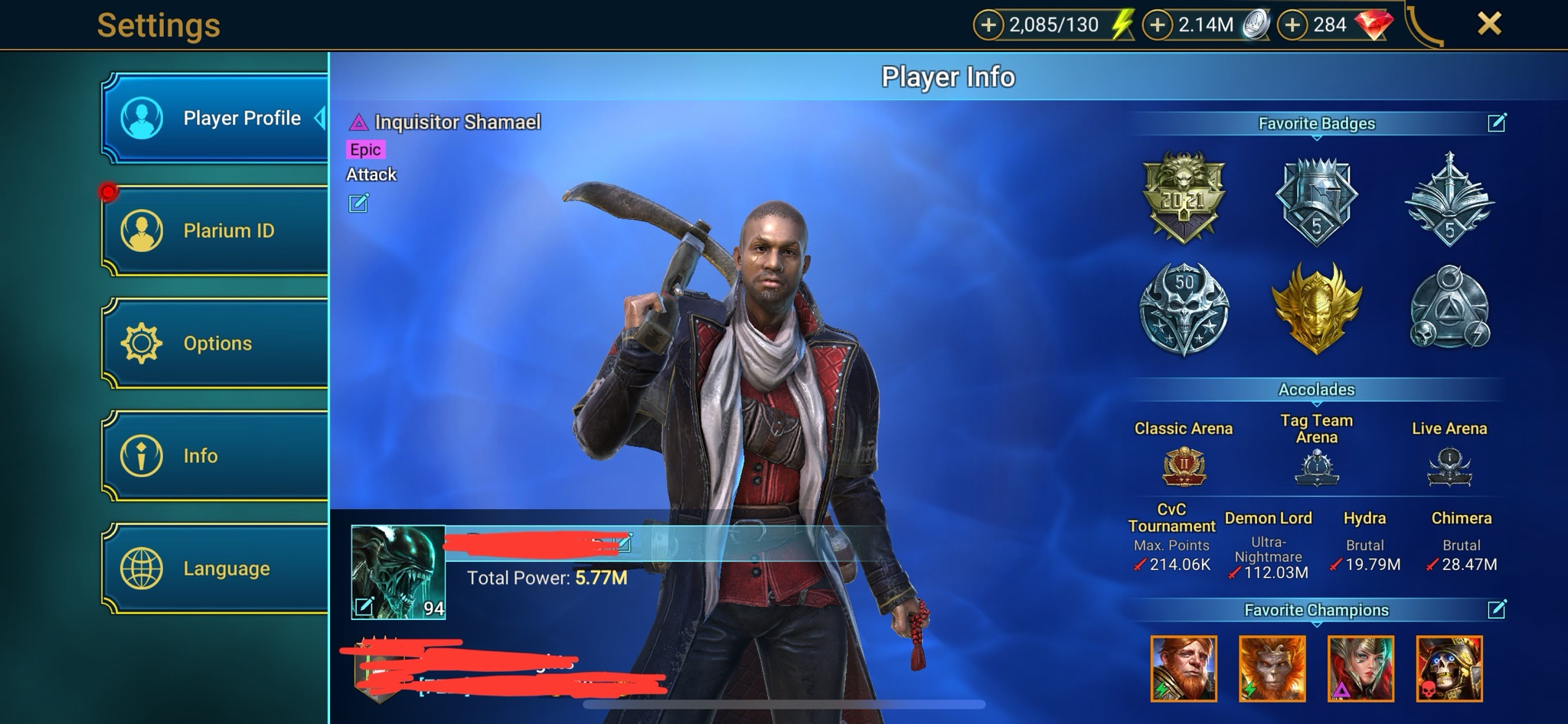This screenshot has height=724, width=1568.
Task: Close the Settings screen
Action: pos(1488,24)
